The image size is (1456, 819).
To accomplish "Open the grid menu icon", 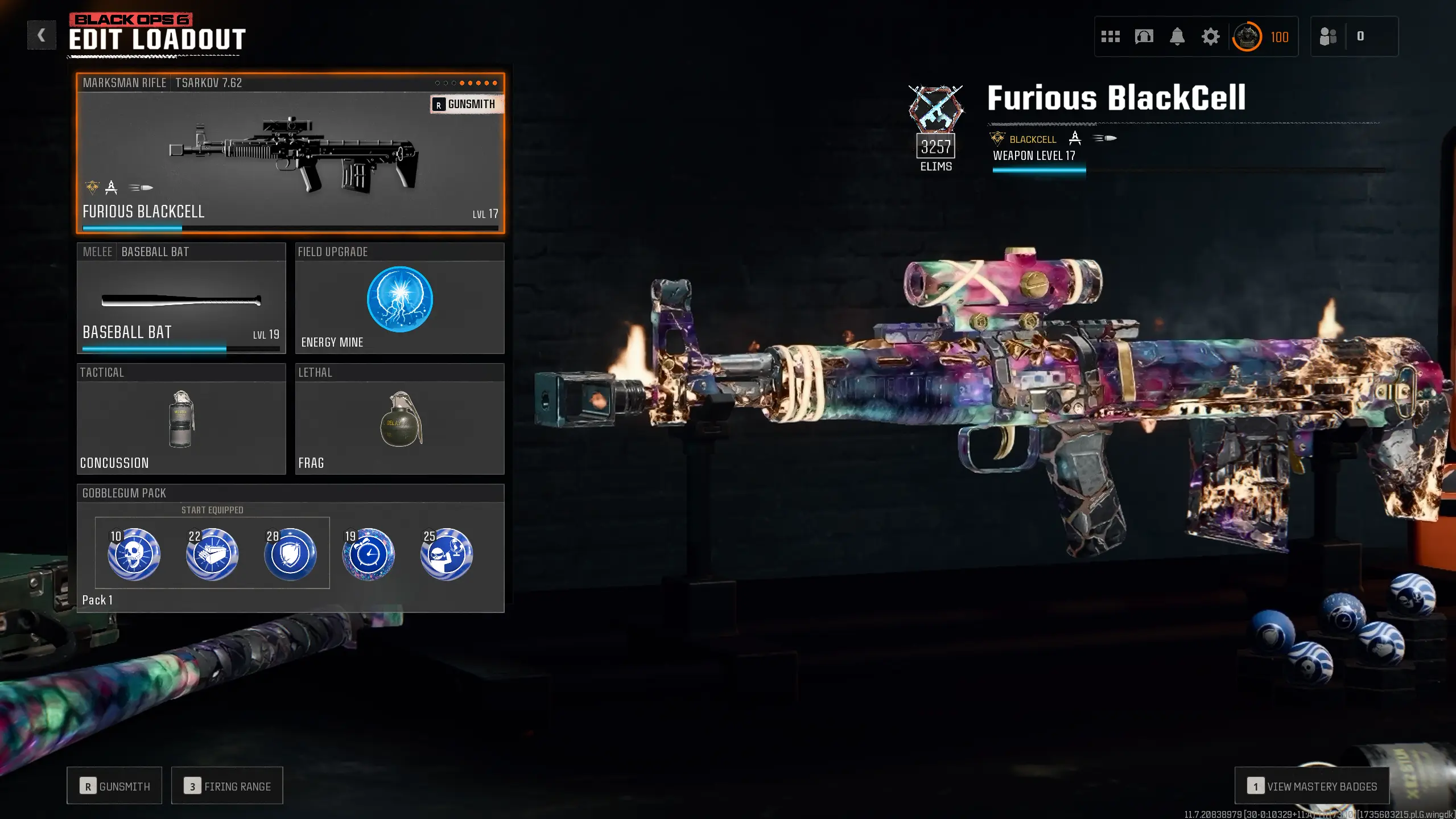I will point(1110,37).
